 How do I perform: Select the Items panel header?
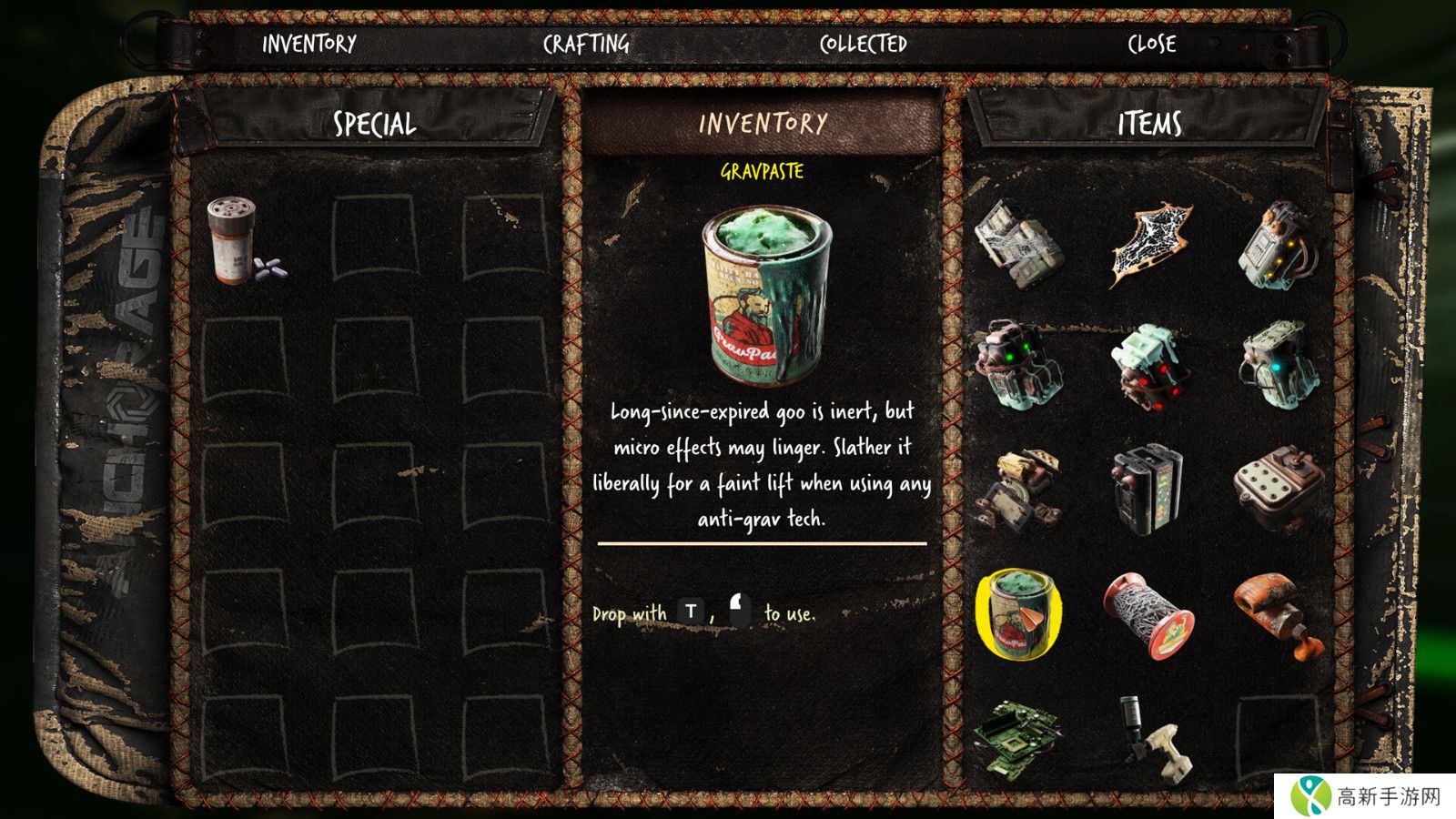[1149, 124]
